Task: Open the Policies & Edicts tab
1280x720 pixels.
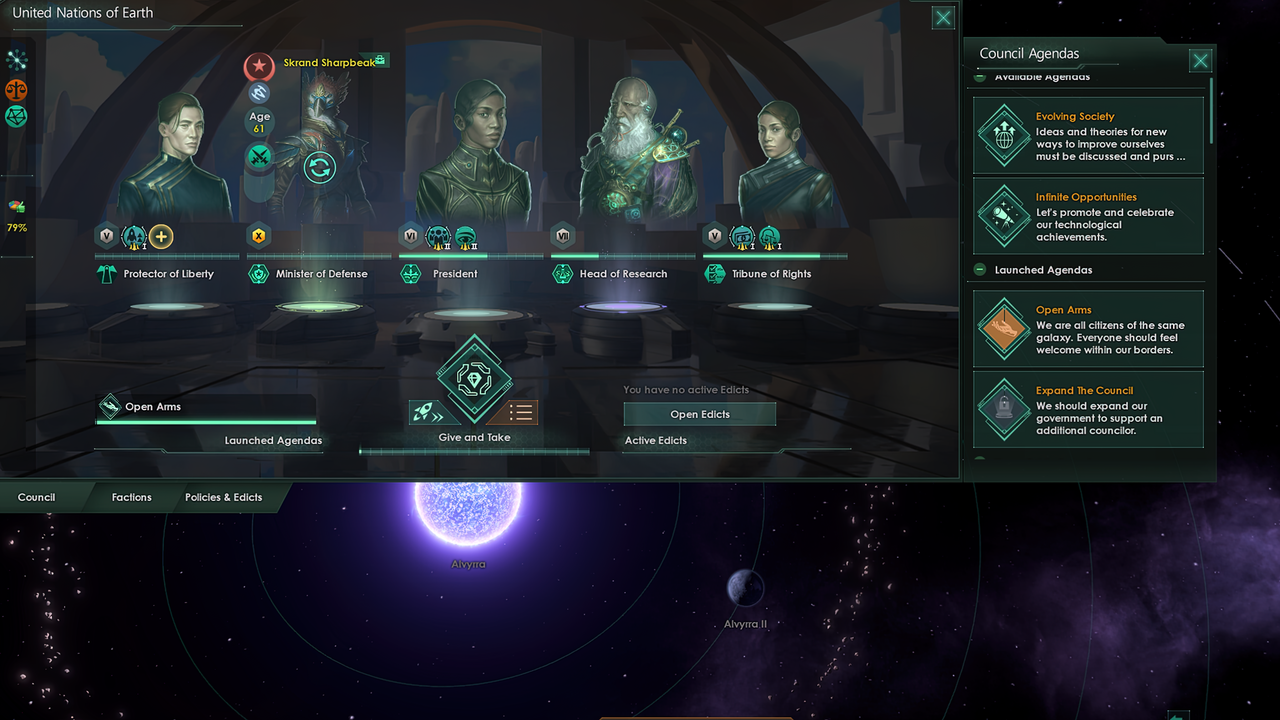Action: pyautogui.click(x=223, y=497)
